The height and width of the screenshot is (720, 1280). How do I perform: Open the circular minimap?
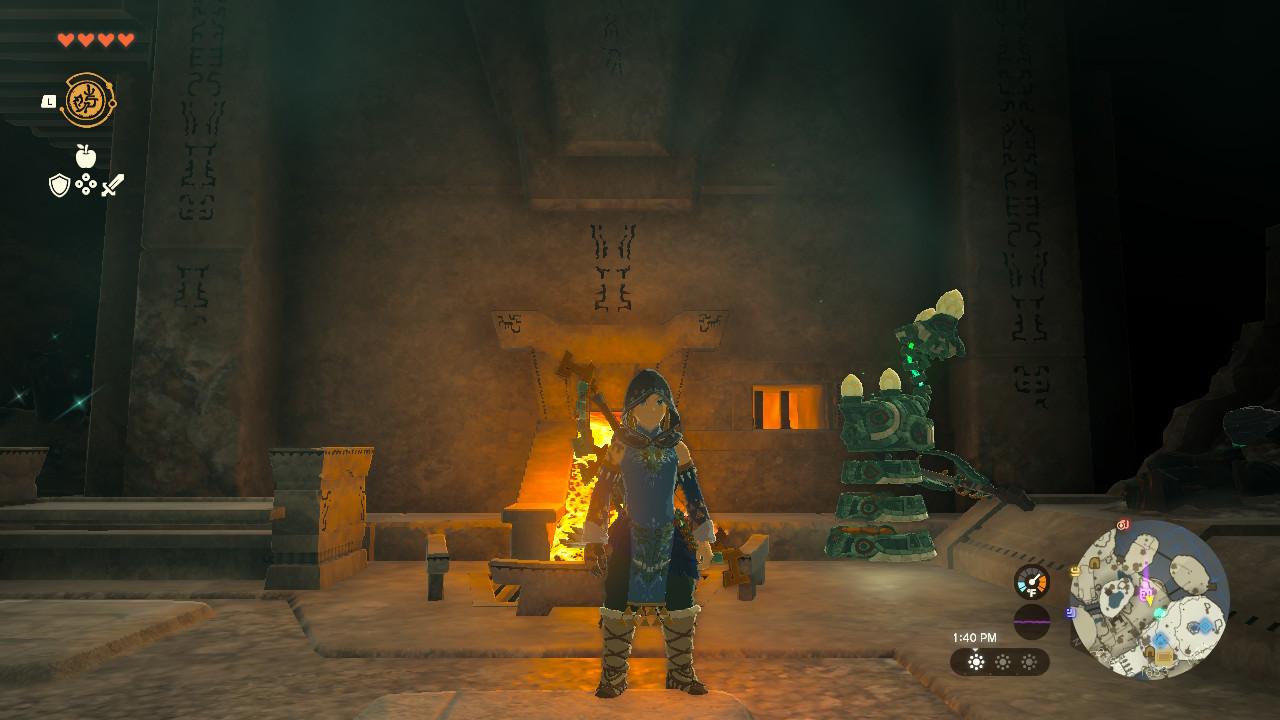tap(1149, 597)
